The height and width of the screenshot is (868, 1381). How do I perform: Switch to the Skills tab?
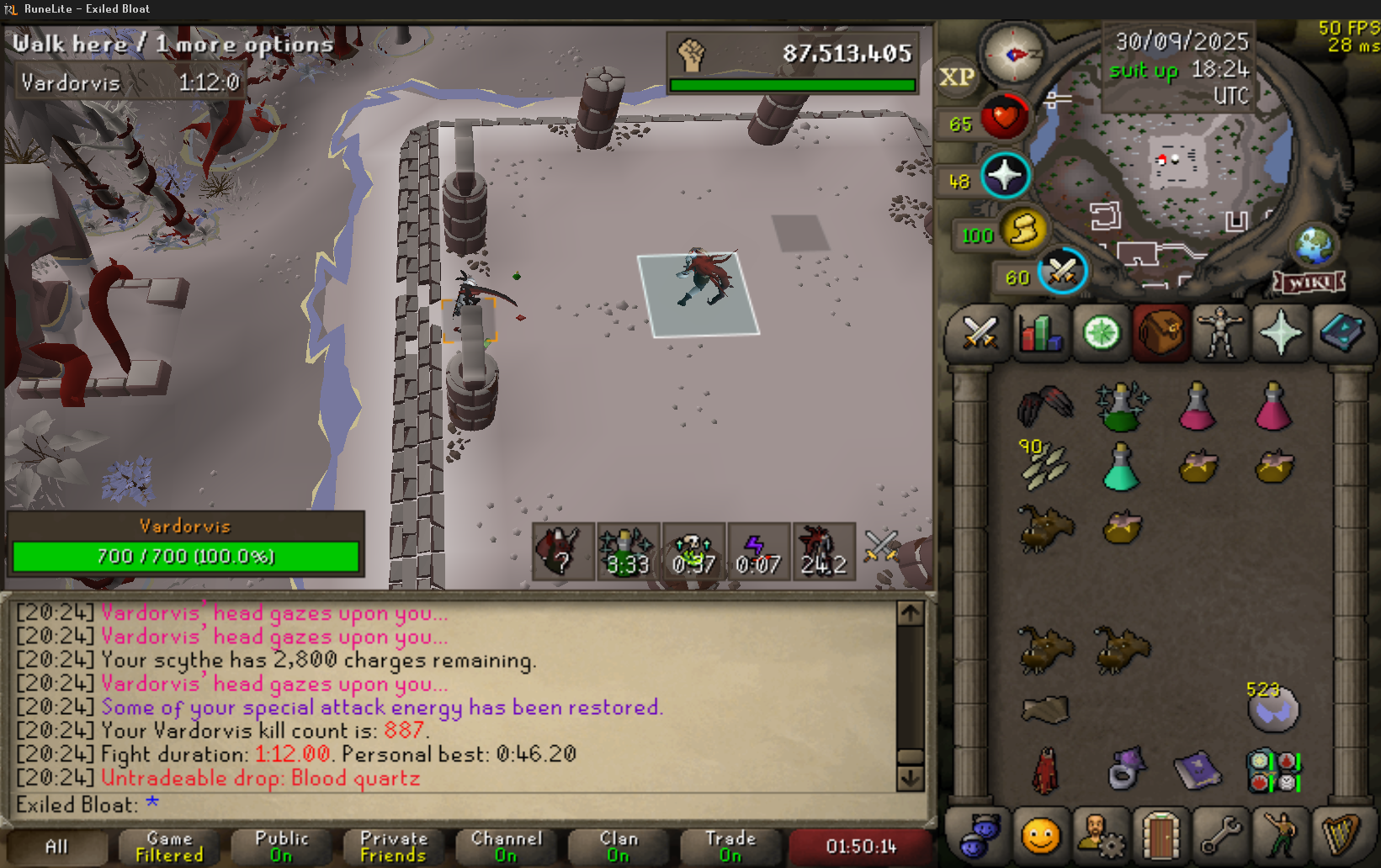[x=1040, y=333]
